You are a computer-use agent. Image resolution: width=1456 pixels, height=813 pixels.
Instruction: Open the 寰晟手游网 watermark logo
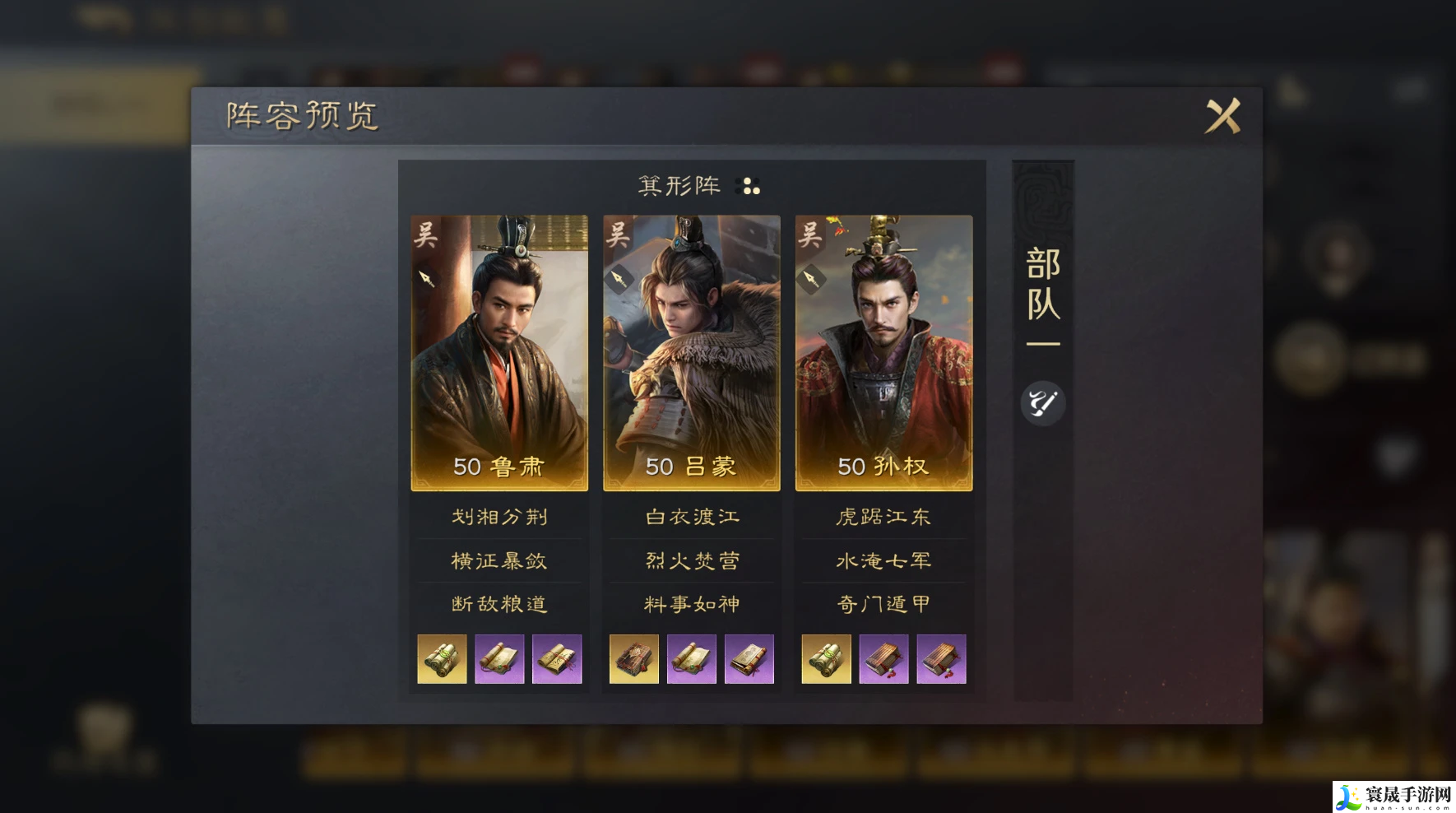point(1393,796)
